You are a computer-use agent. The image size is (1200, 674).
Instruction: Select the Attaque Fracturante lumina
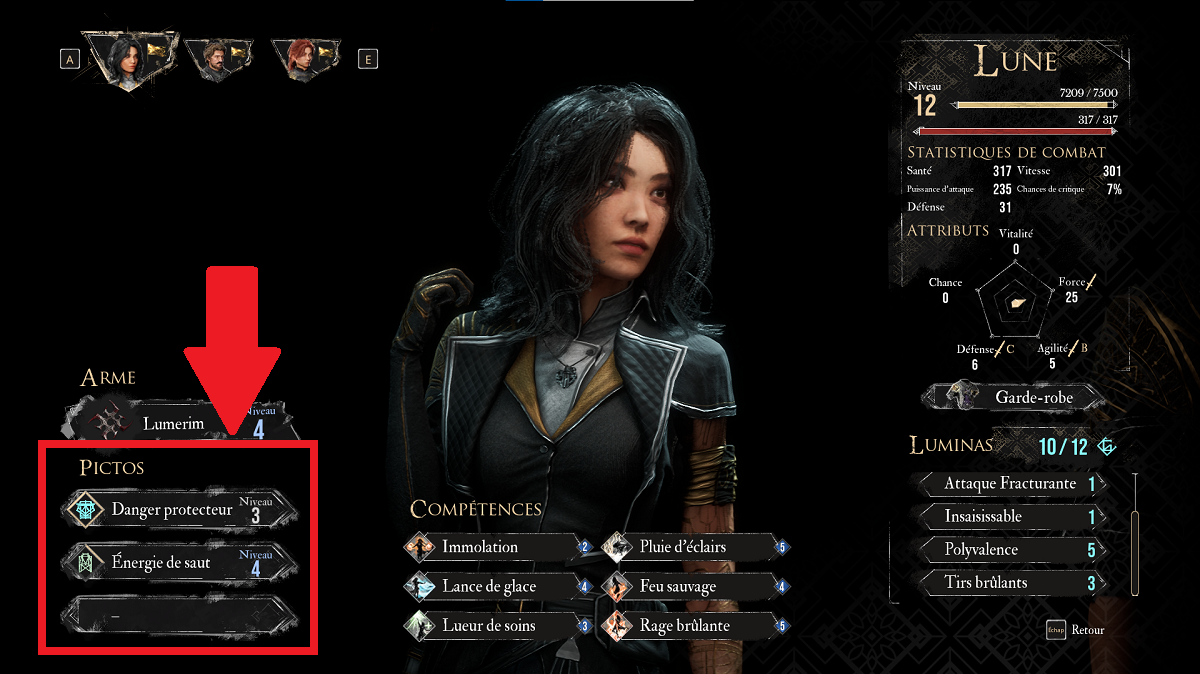[x=1010, y=484]
